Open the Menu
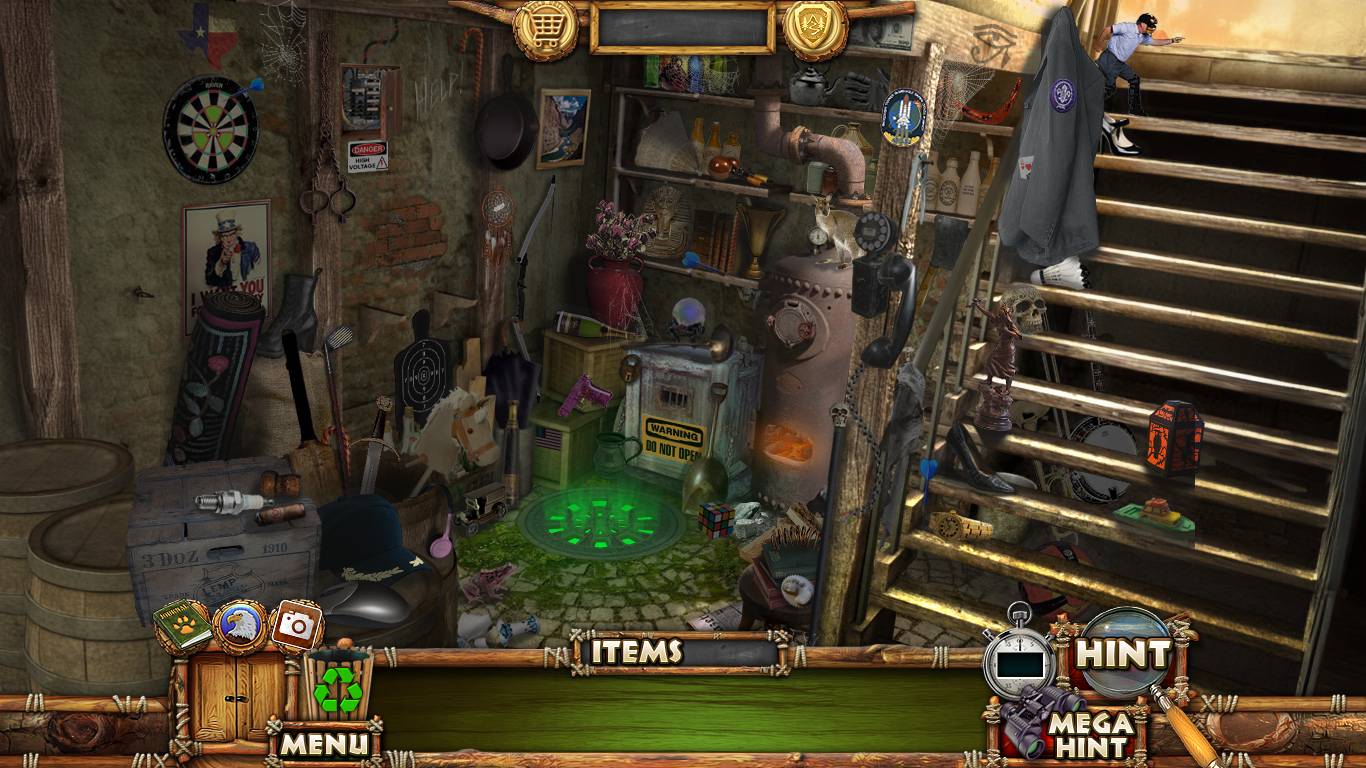The width and height of the screenshot is (1366, 768). click(324, 743)
